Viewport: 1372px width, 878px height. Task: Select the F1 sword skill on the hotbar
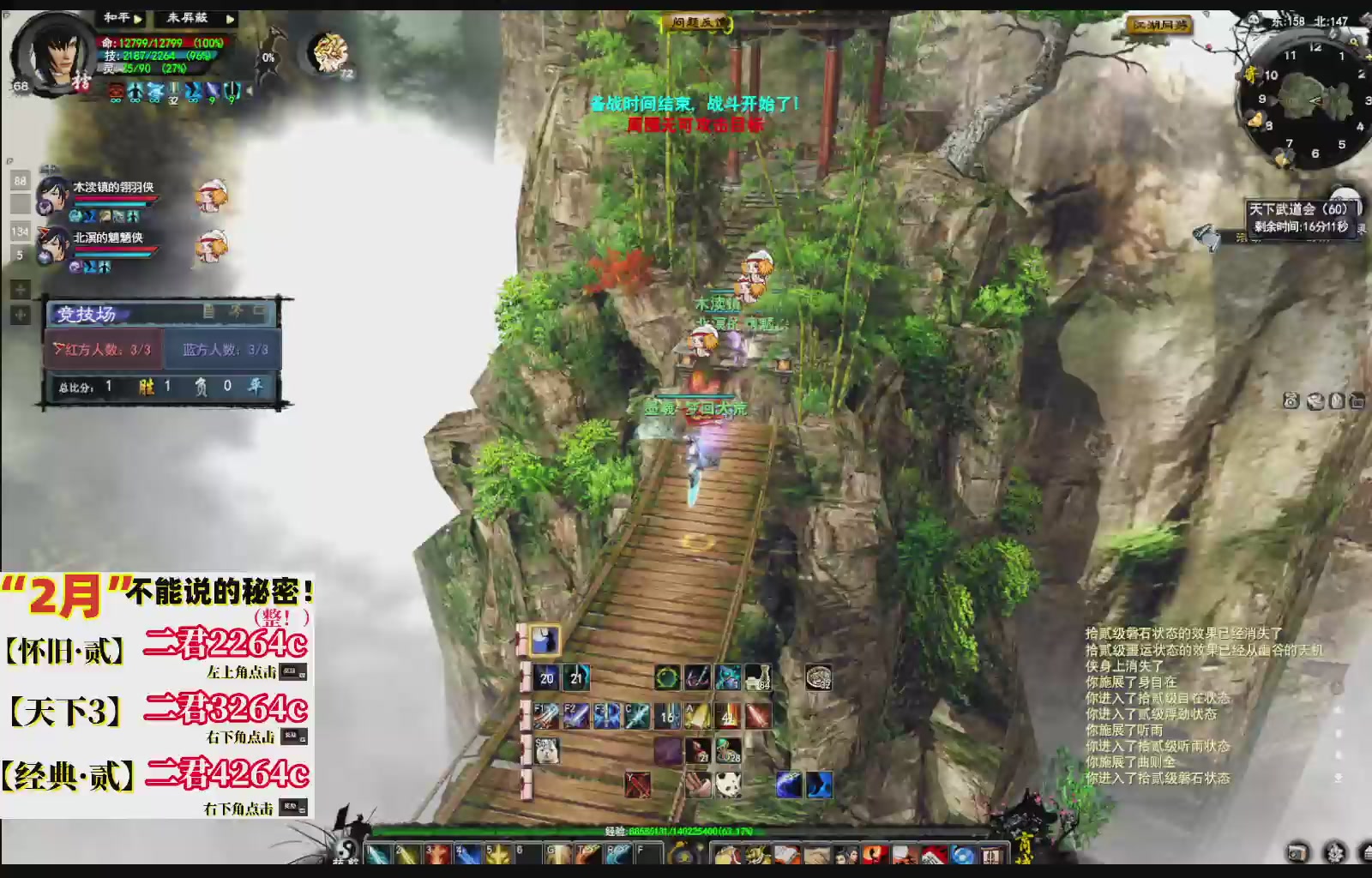tap(545, 715)
